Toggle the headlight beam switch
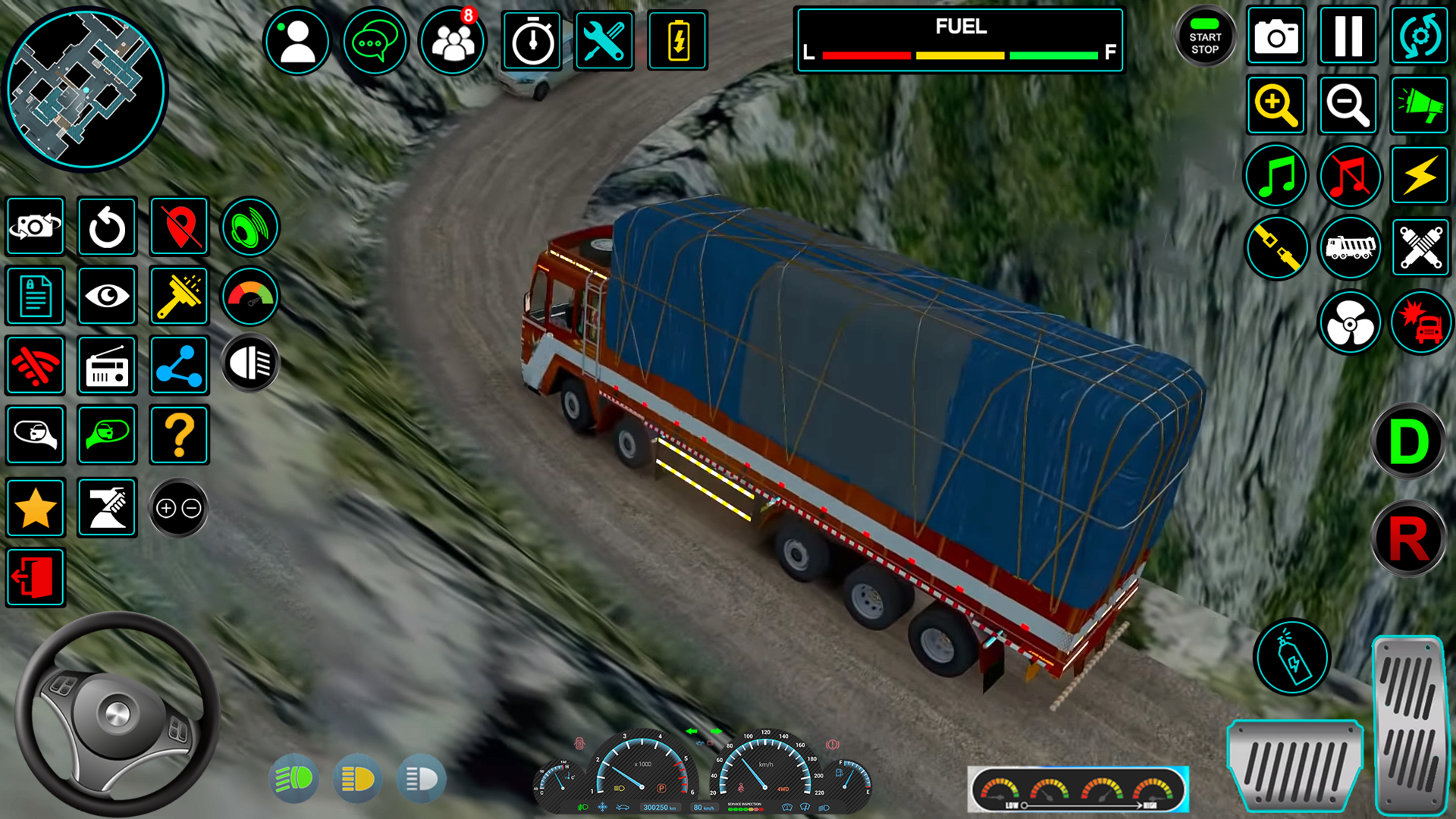Viewport: 1456px width, 819px height. tap(250, 362)
